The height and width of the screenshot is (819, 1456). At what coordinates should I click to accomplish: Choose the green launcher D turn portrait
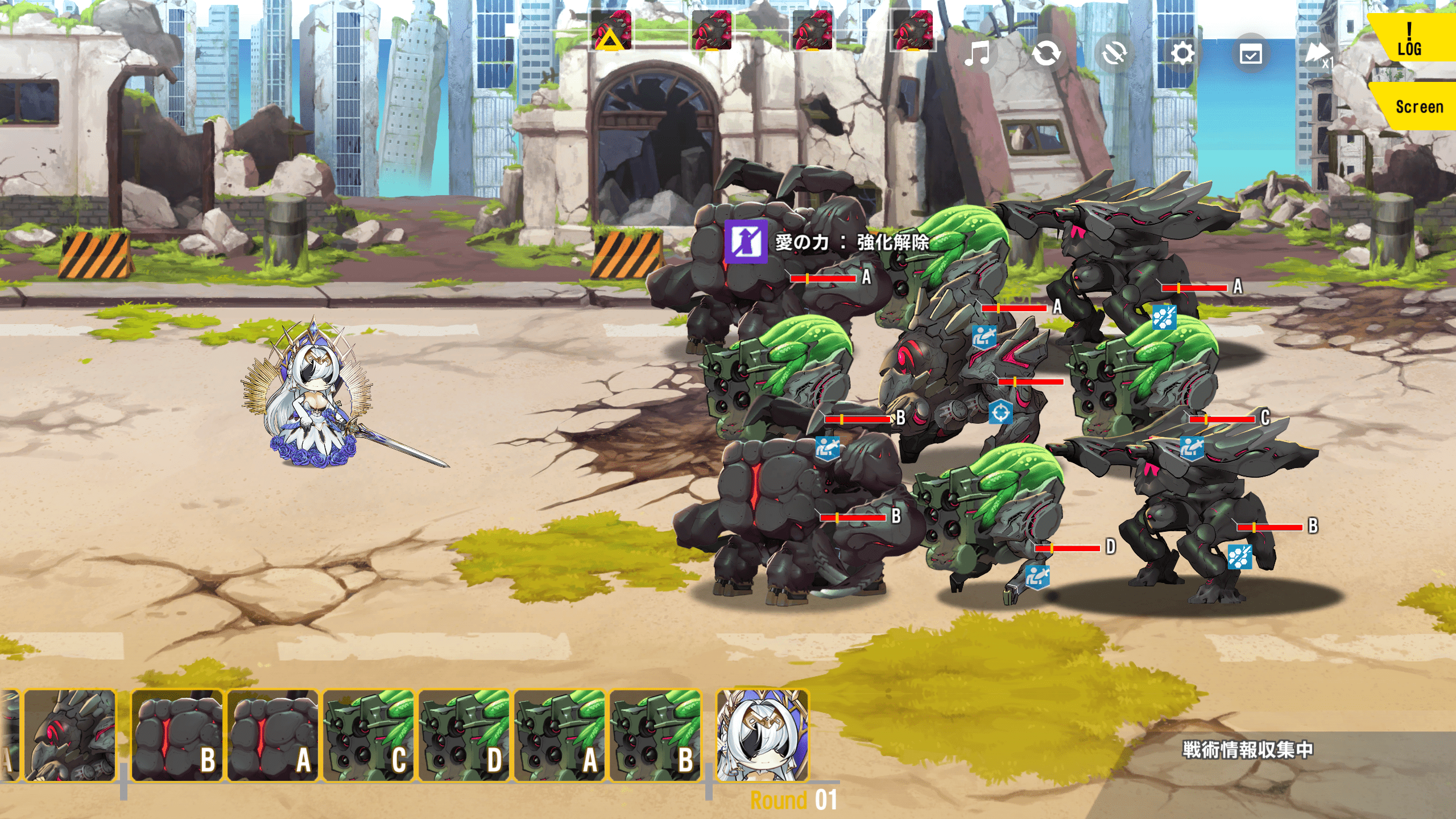[464, 735]
